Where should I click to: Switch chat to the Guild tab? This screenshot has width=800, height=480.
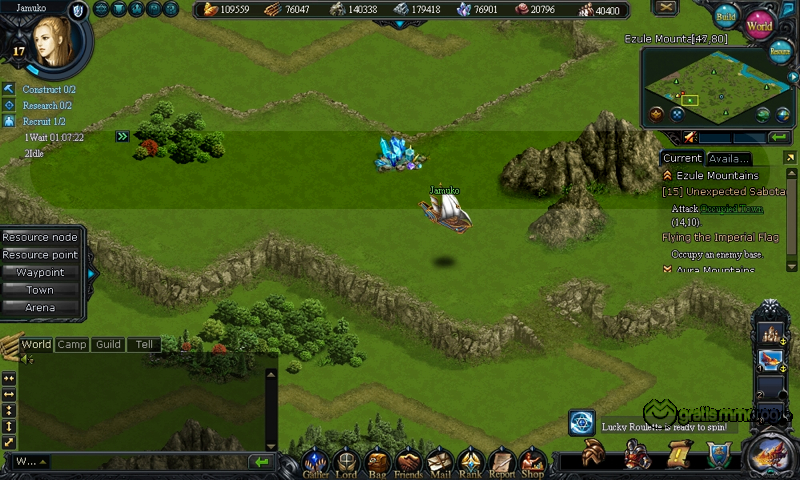coord(108,344)
